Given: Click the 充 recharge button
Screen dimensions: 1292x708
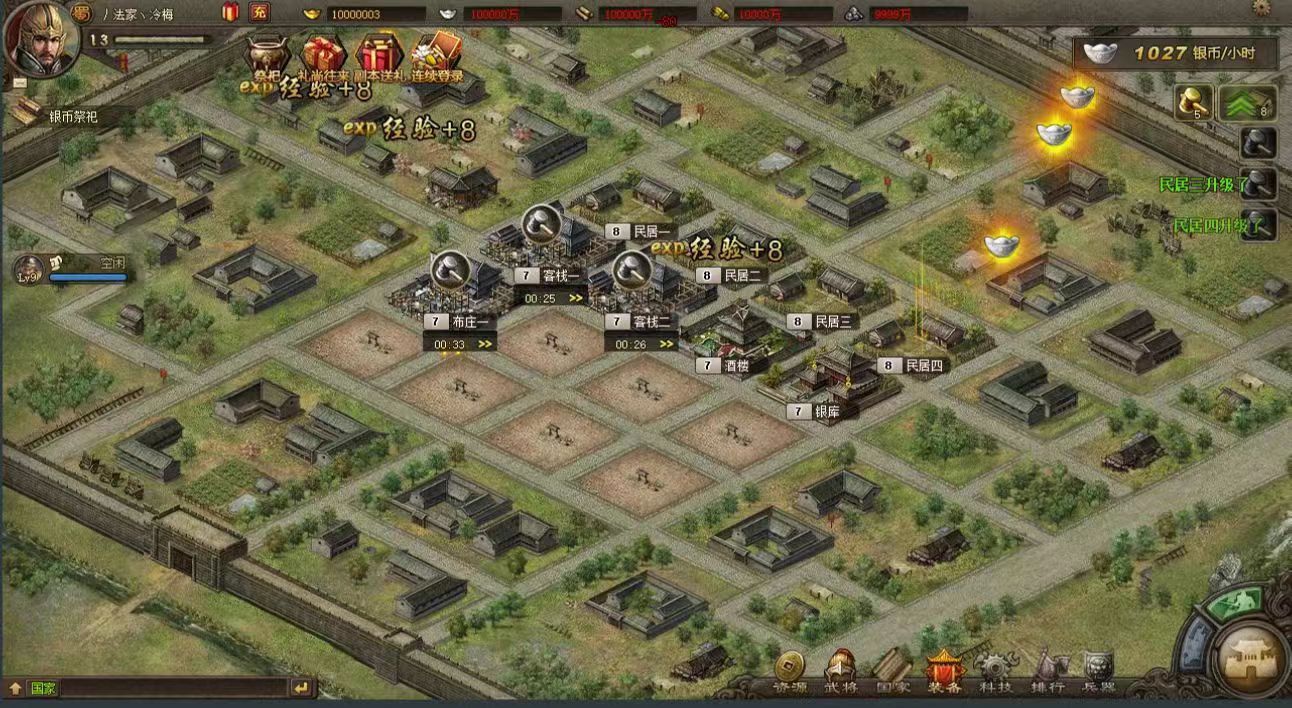Looking at the screenshot, I should pos(259,13).
